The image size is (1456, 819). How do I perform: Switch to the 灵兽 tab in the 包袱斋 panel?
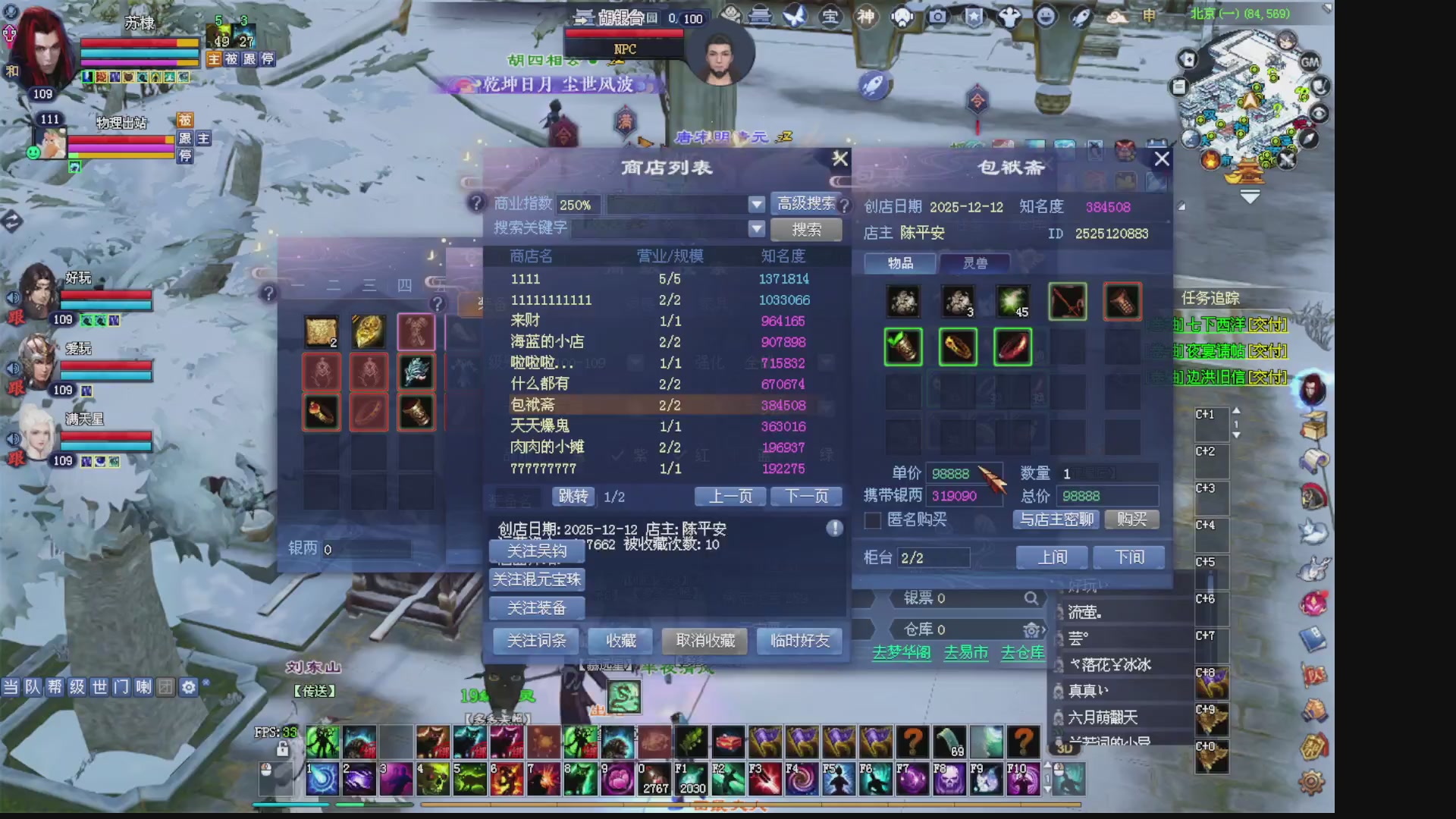[x=975, y=263]
